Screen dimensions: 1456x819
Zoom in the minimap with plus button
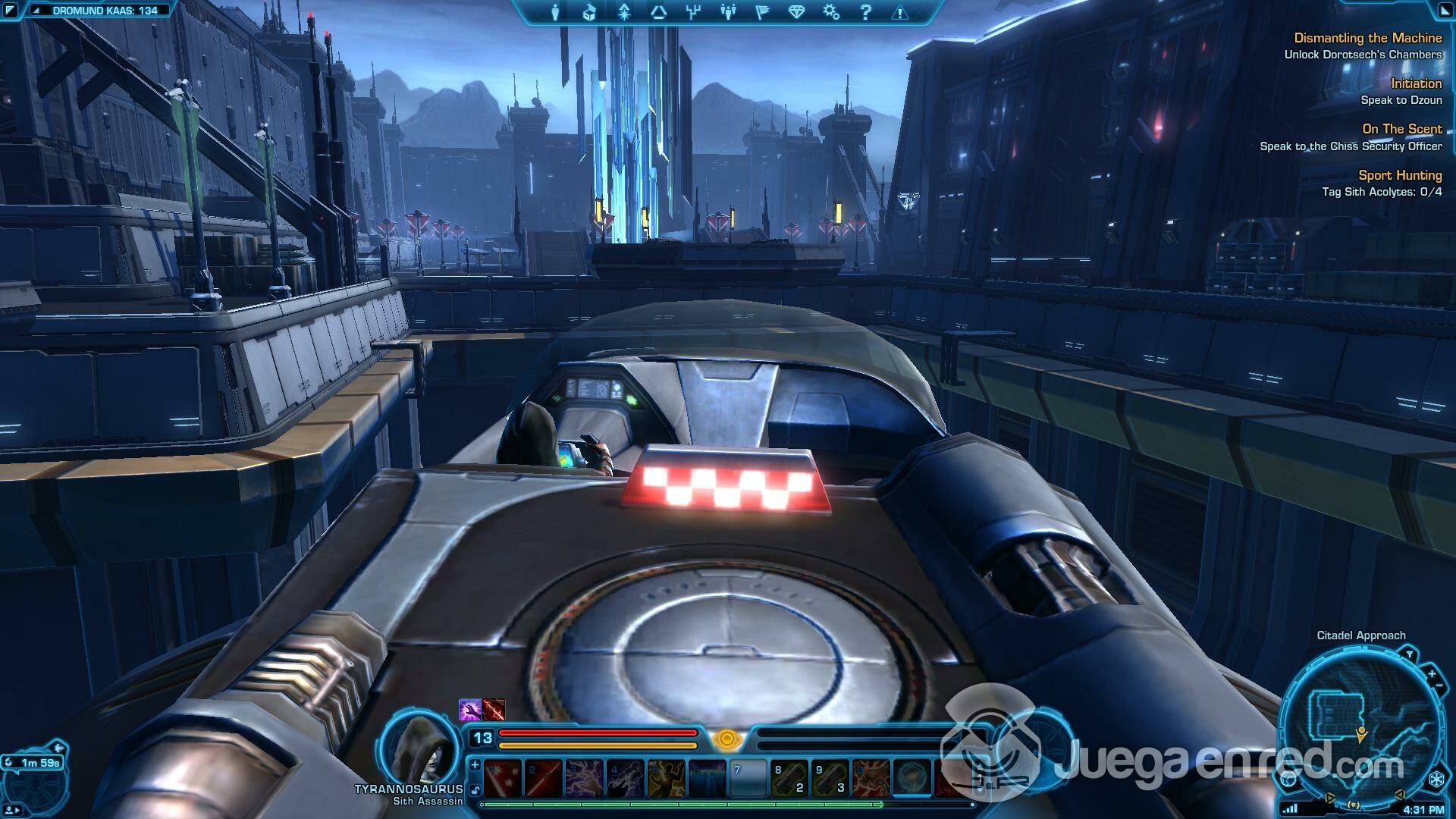click(x=1432, y=673)
